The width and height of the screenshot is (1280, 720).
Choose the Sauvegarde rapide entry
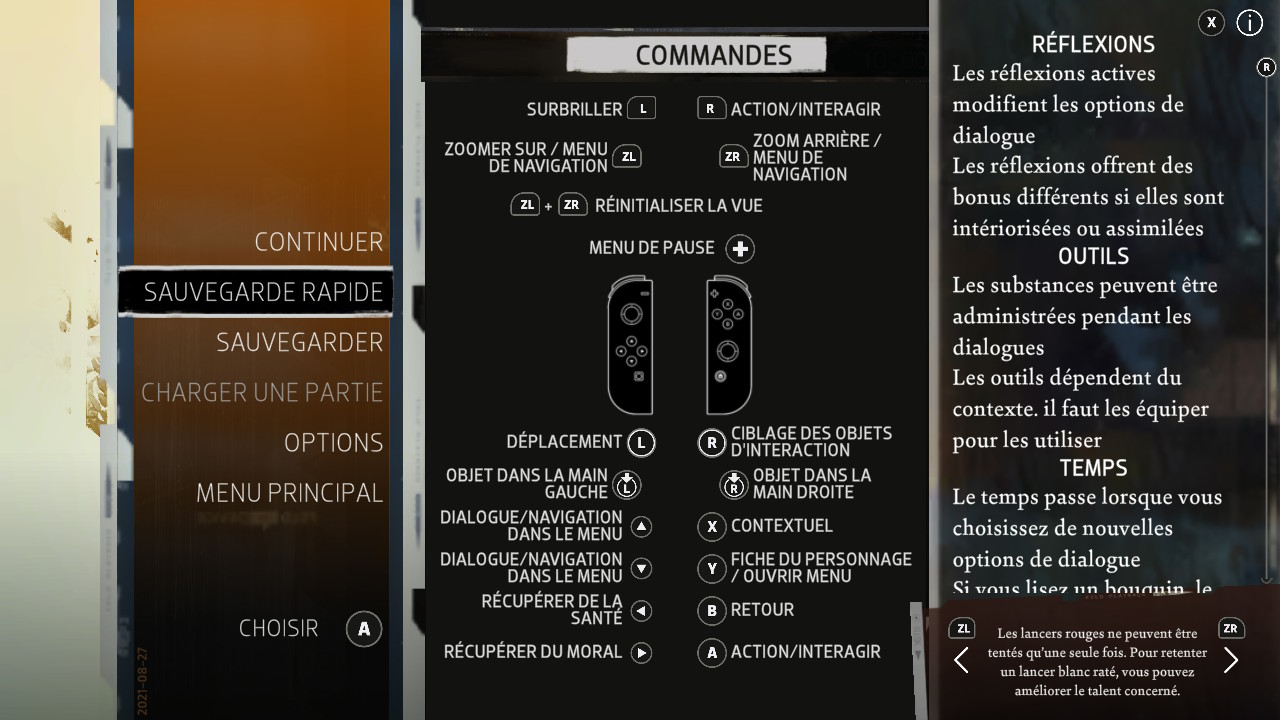tap(263, 292)
